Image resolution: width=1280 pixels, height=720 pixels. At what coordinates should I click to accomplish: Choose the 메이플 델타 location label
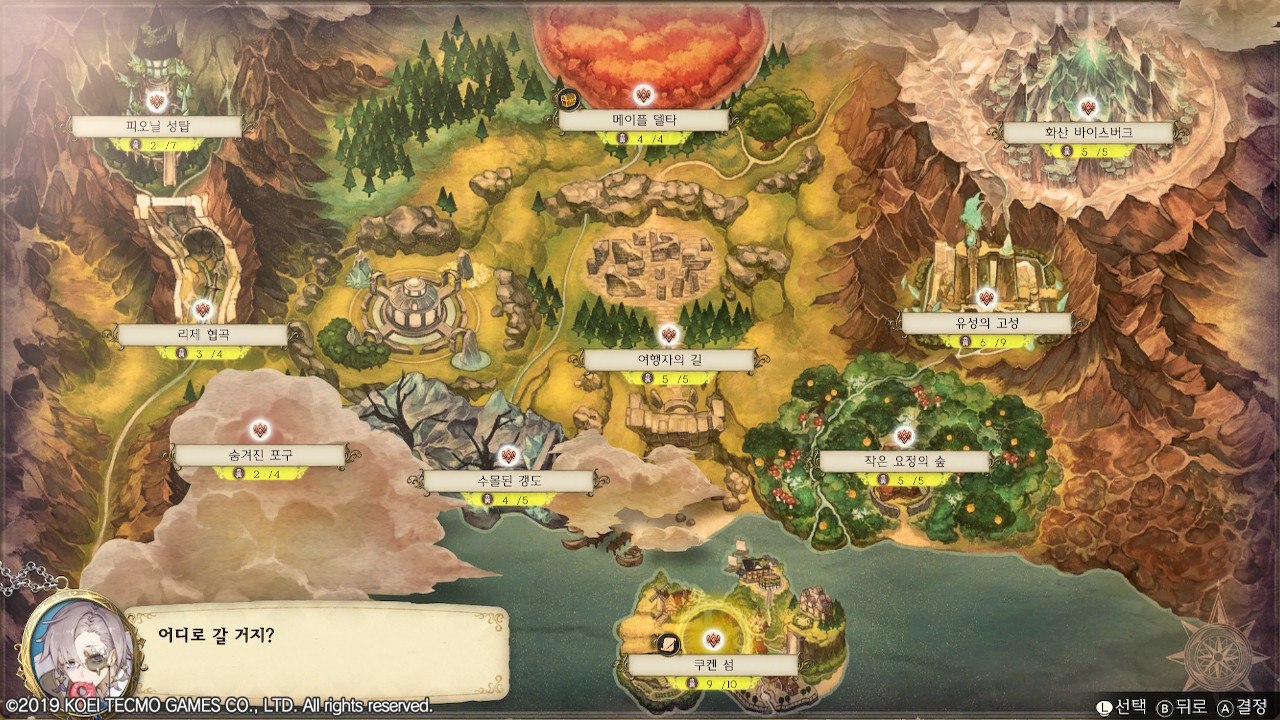(x=644, y=121)
